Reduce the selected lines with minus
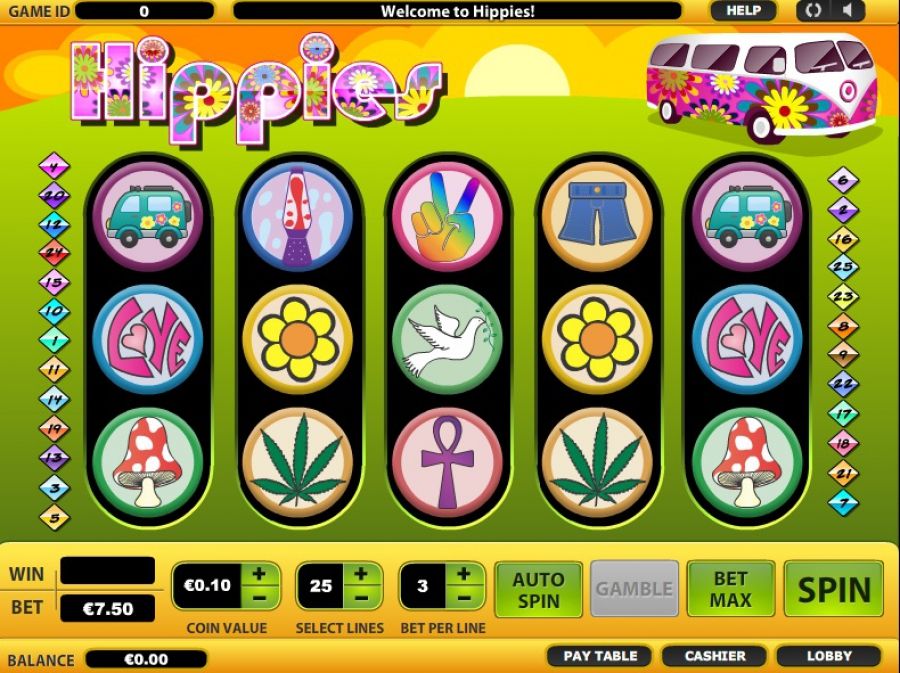Screen dimensions: 900x673 point(362,597)
